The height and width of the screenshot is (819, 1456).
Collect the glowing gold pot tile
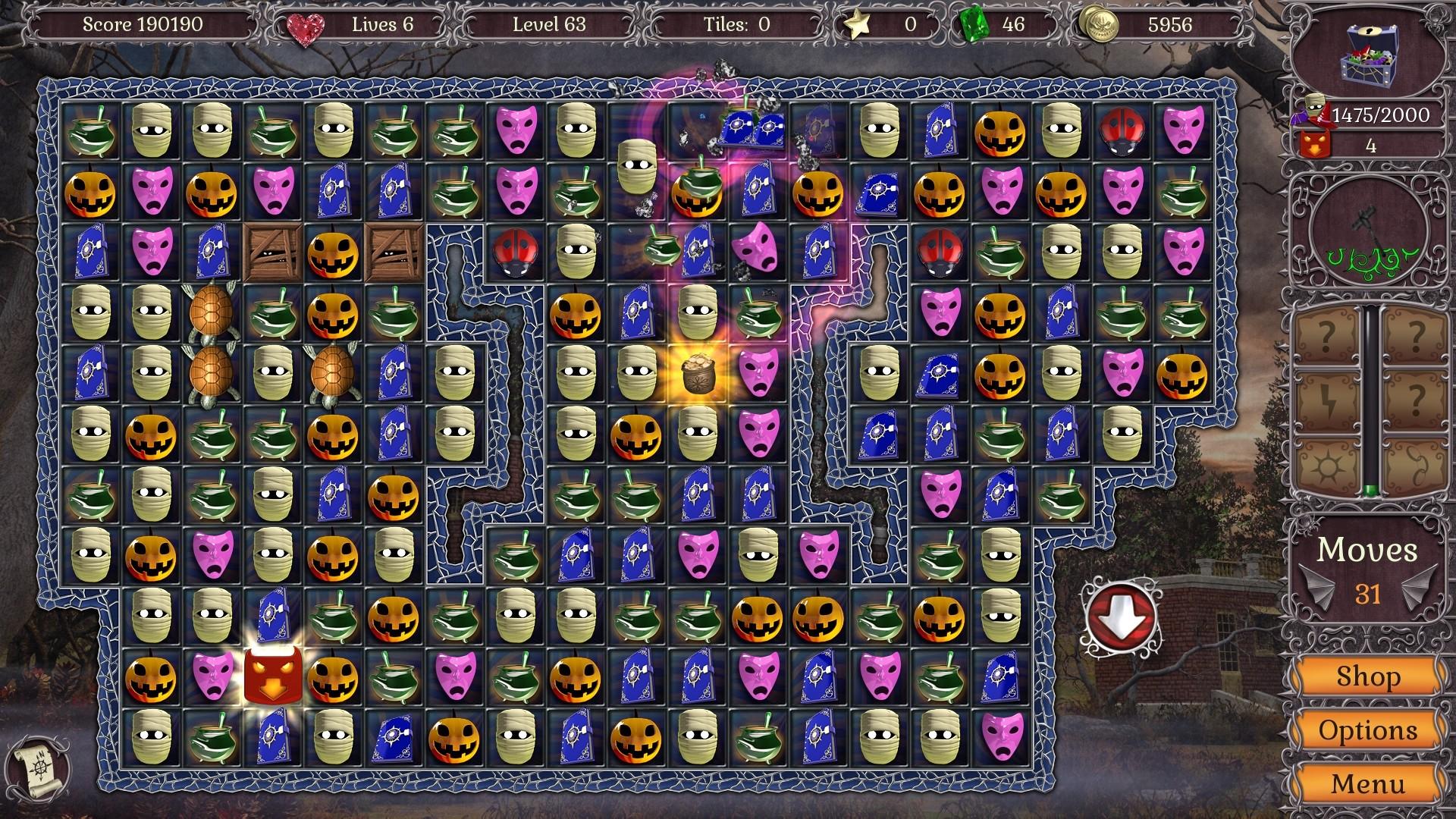pos(699,372)
